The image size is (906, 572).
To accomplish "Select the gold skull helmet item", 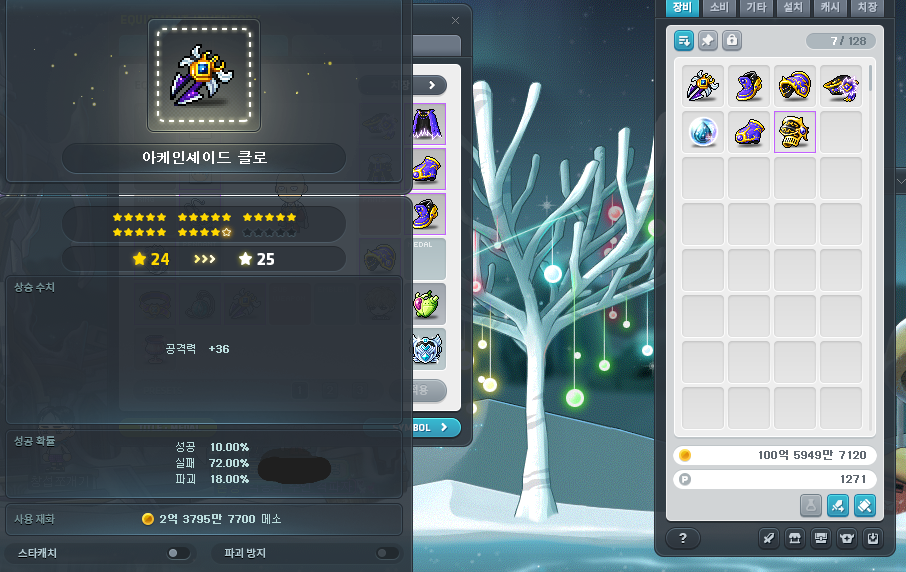I will pos(795,131).
